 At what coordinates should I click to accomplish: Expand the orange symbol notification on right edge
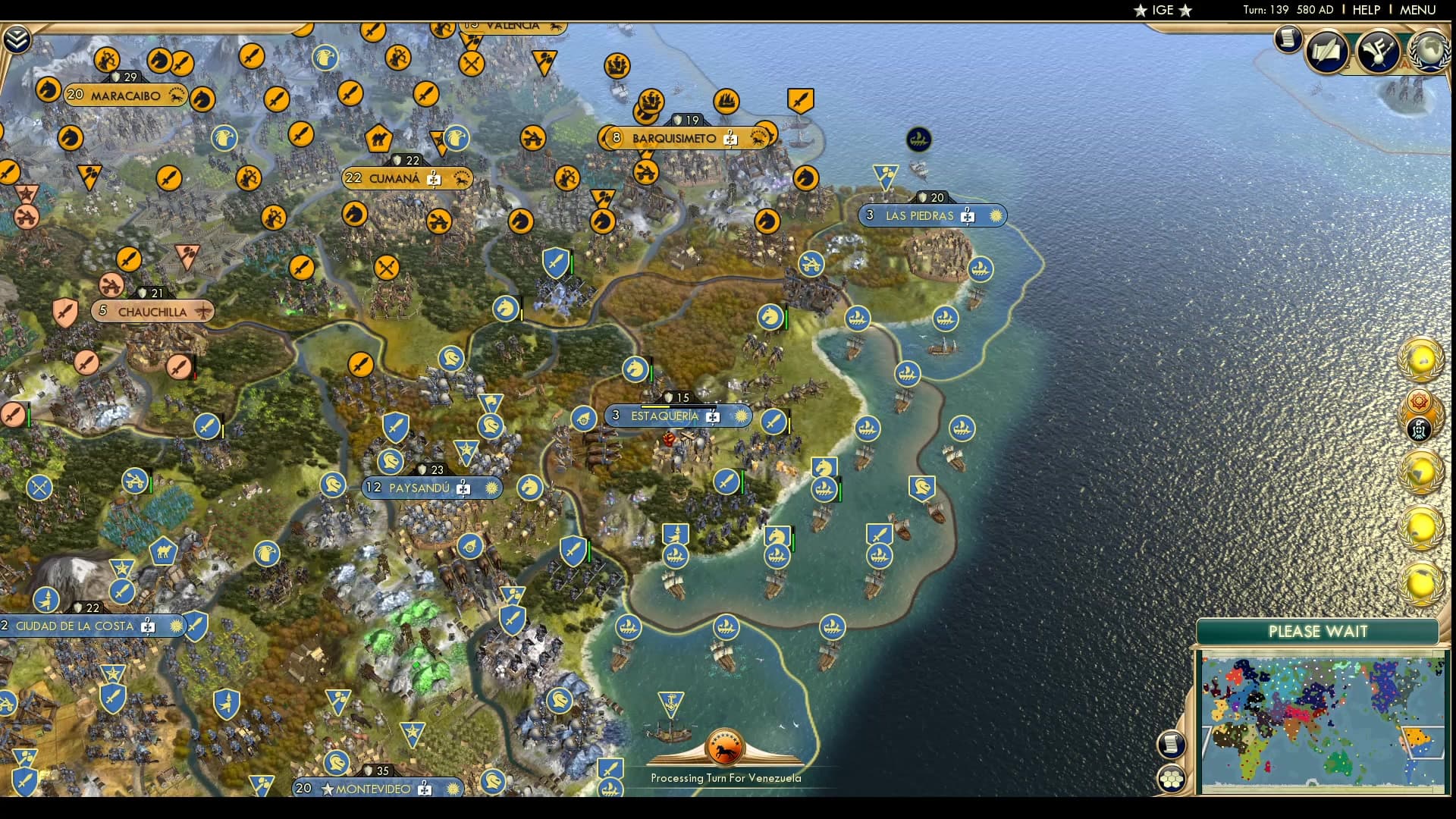(1419, 400)
